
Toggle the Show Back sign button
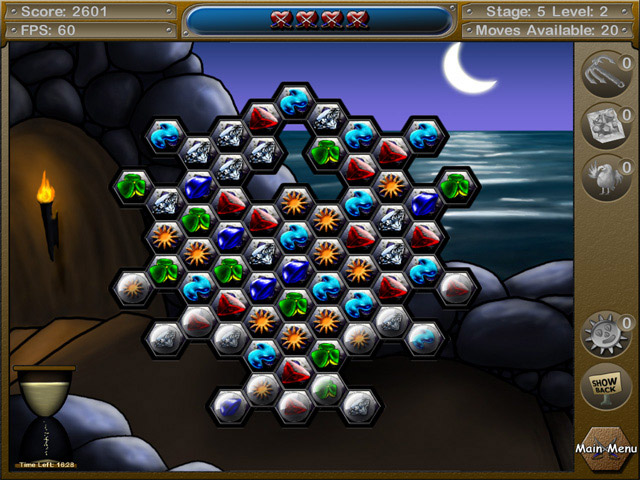604,385
